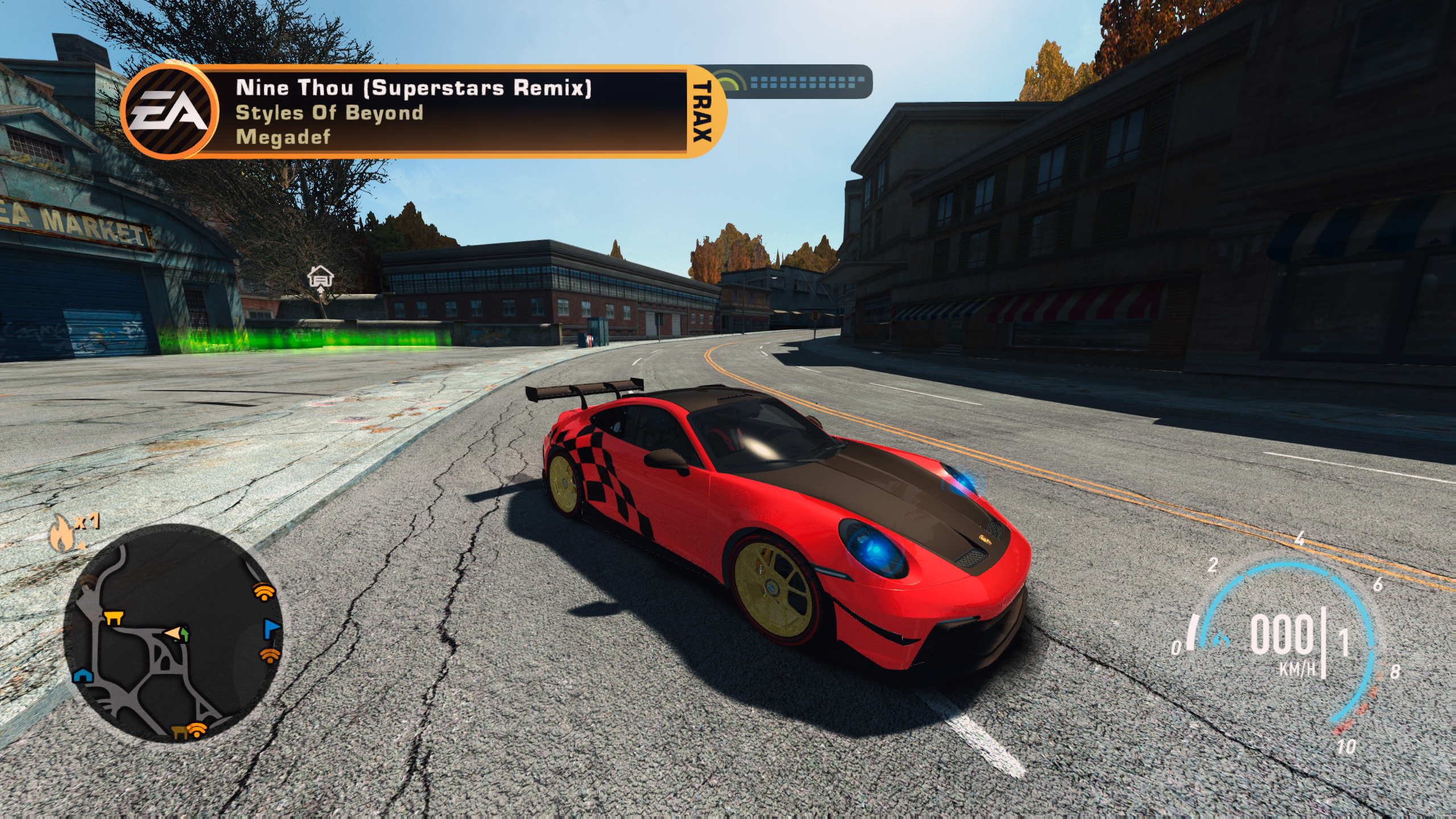1456x819 pixels.
Task: Select the blue flag marker on minimap
Action: (271, 628)
